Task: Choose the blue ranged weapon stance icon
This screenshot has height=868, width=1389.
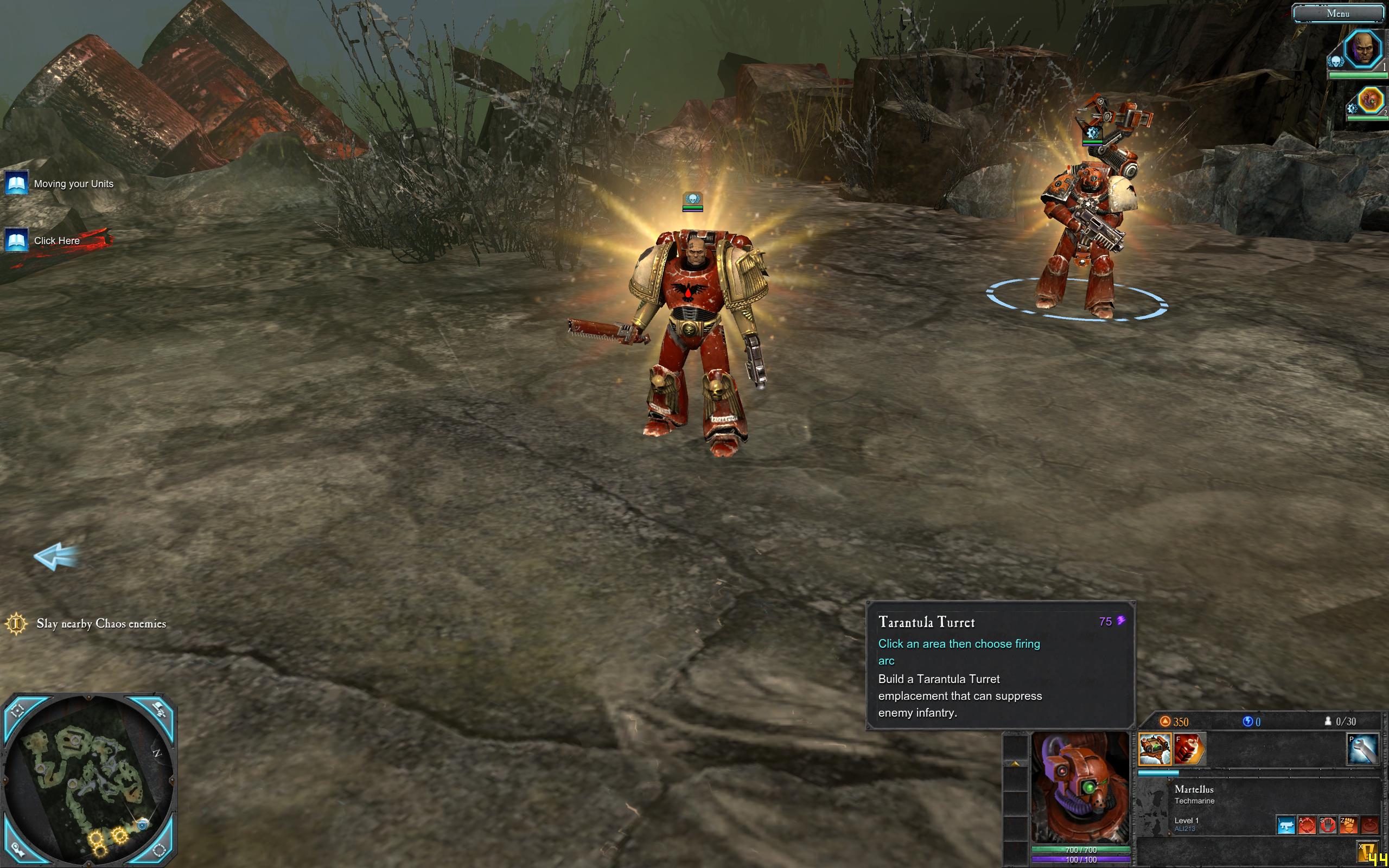Action: point(1286,826)
